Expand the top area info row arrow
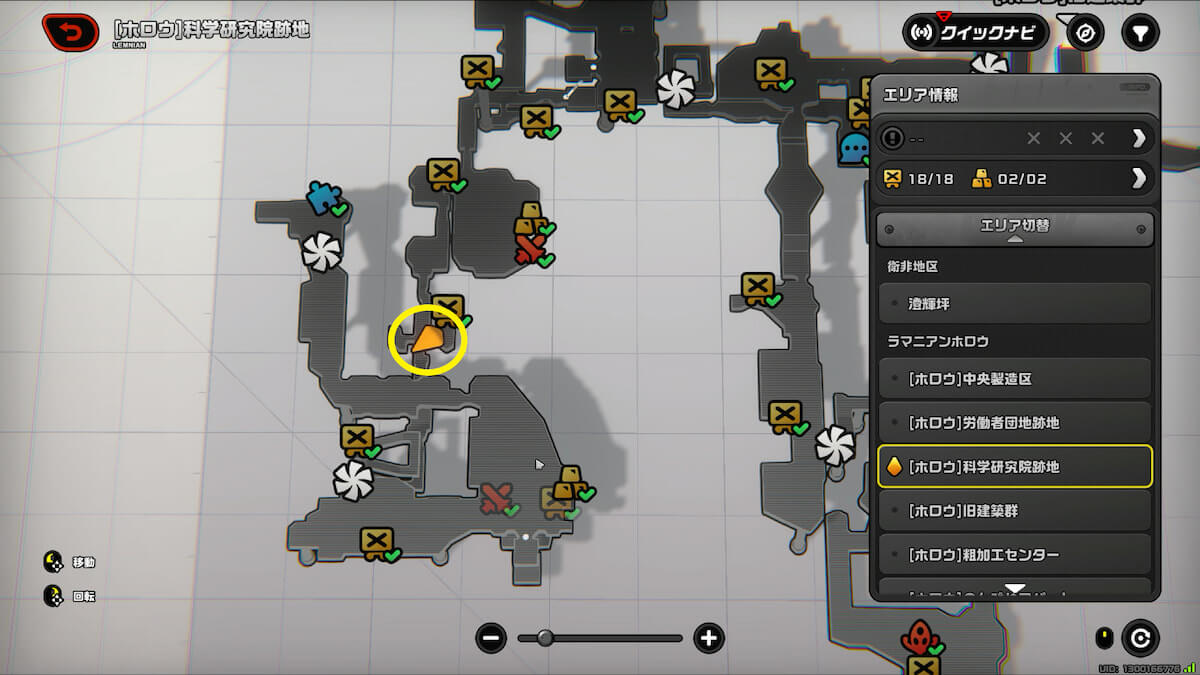 1138,138
